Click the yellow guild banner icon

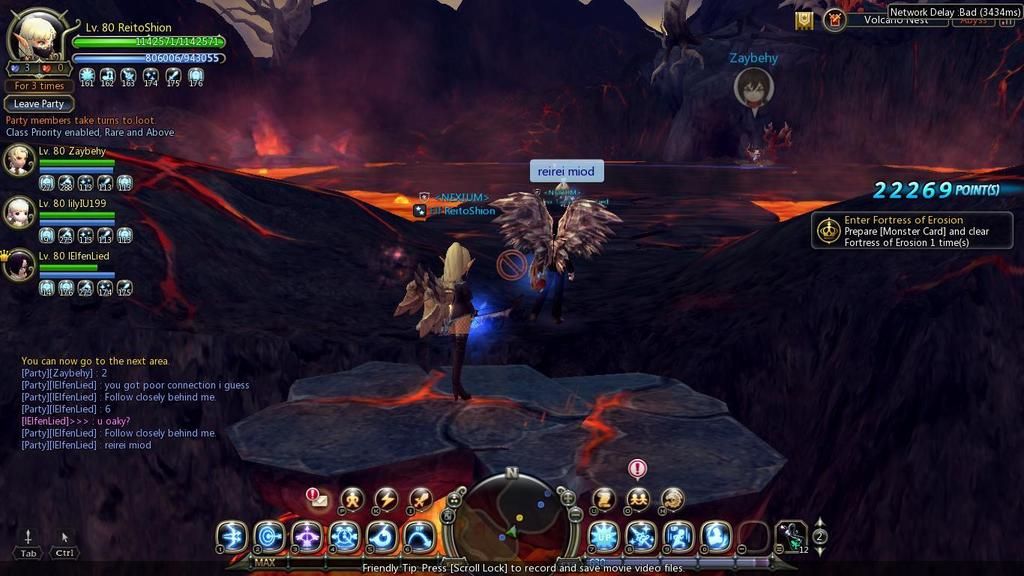[x=804, y=20]
